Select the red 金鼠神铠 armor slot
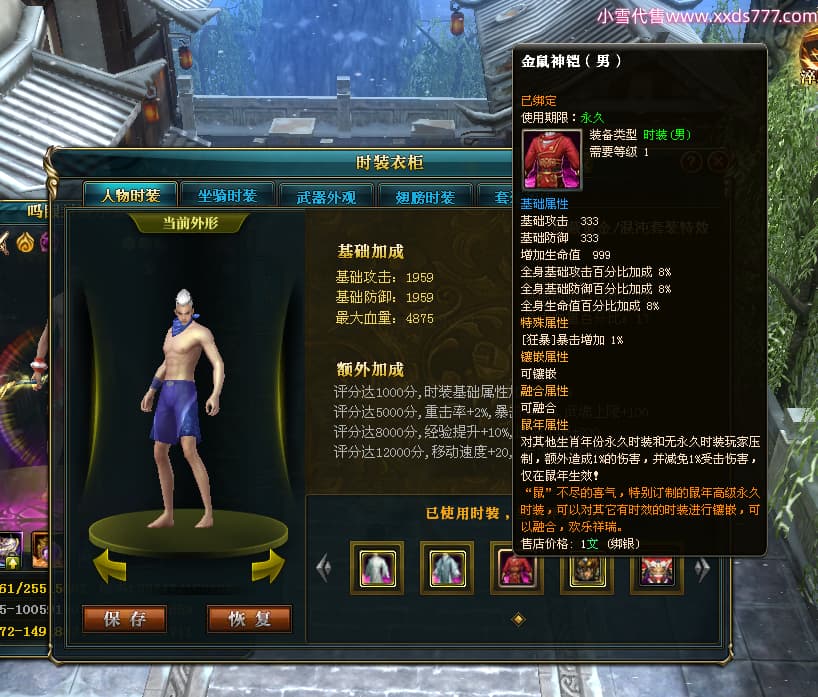The width and height of the screenshot is (818, 697). tap(516, 569)
